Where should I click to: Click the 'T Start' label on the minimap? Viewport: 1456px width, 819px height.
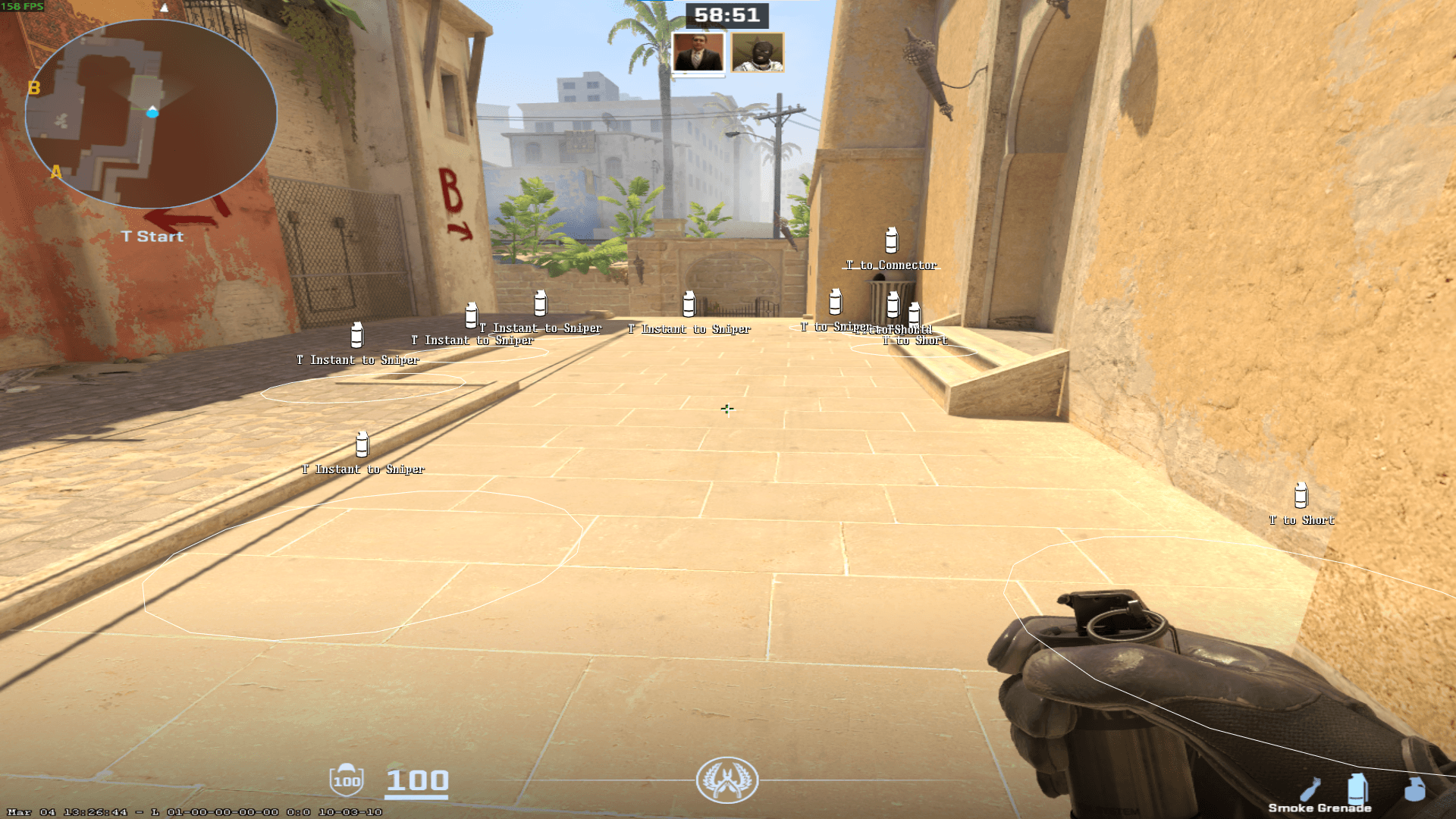pyautogui.click(x=152, y=236)
